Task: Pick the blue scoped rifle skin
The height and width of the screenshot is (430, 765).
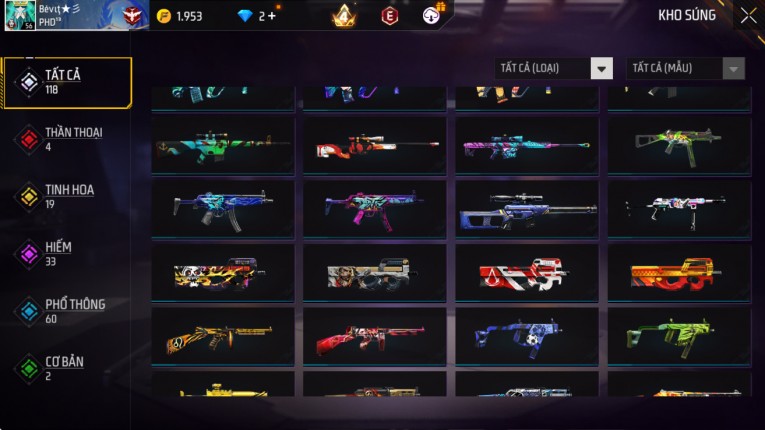Action: (x=527, y=210)
